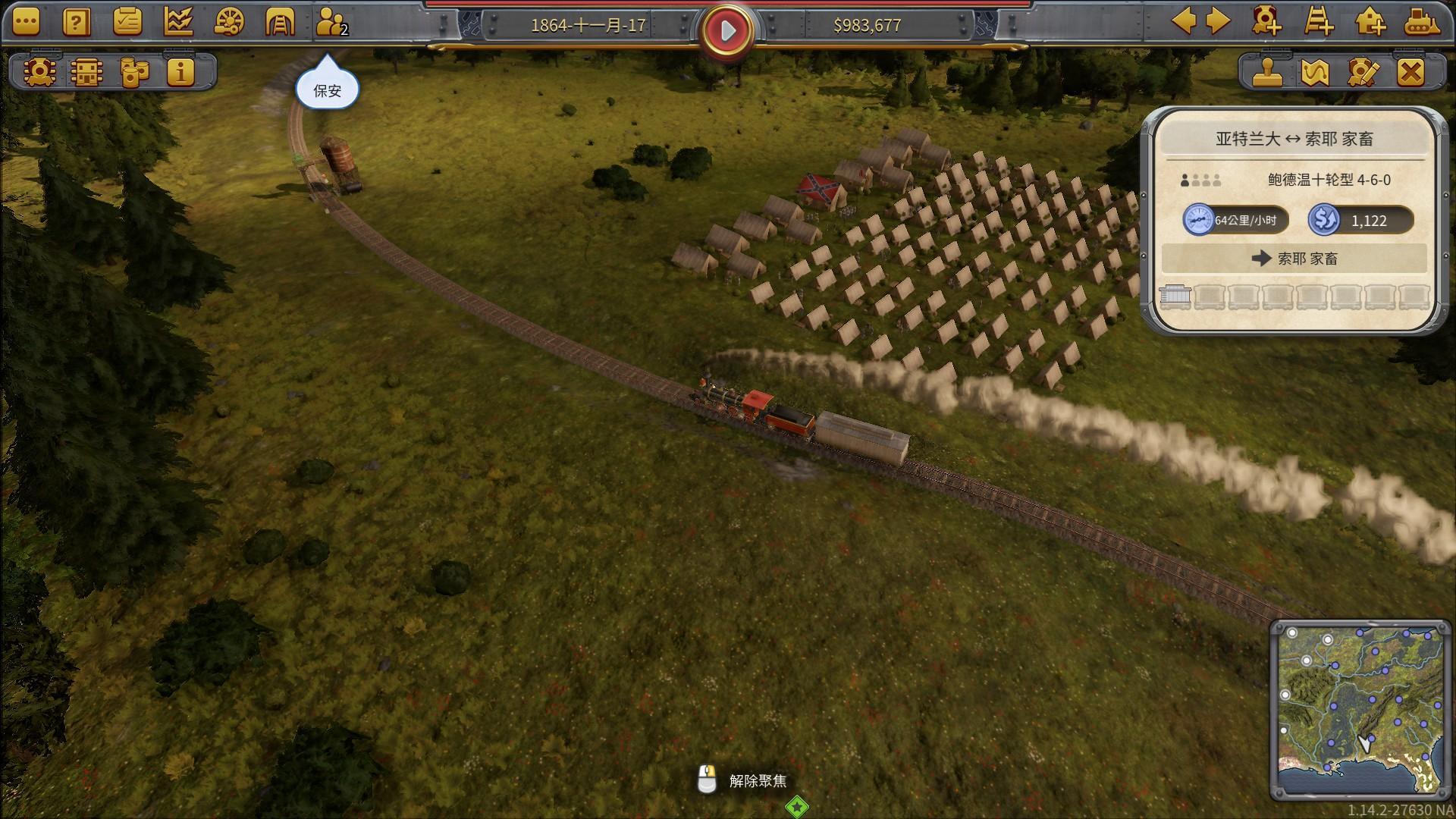
Task: Open the station building list icon
Action: coord(86,72)
